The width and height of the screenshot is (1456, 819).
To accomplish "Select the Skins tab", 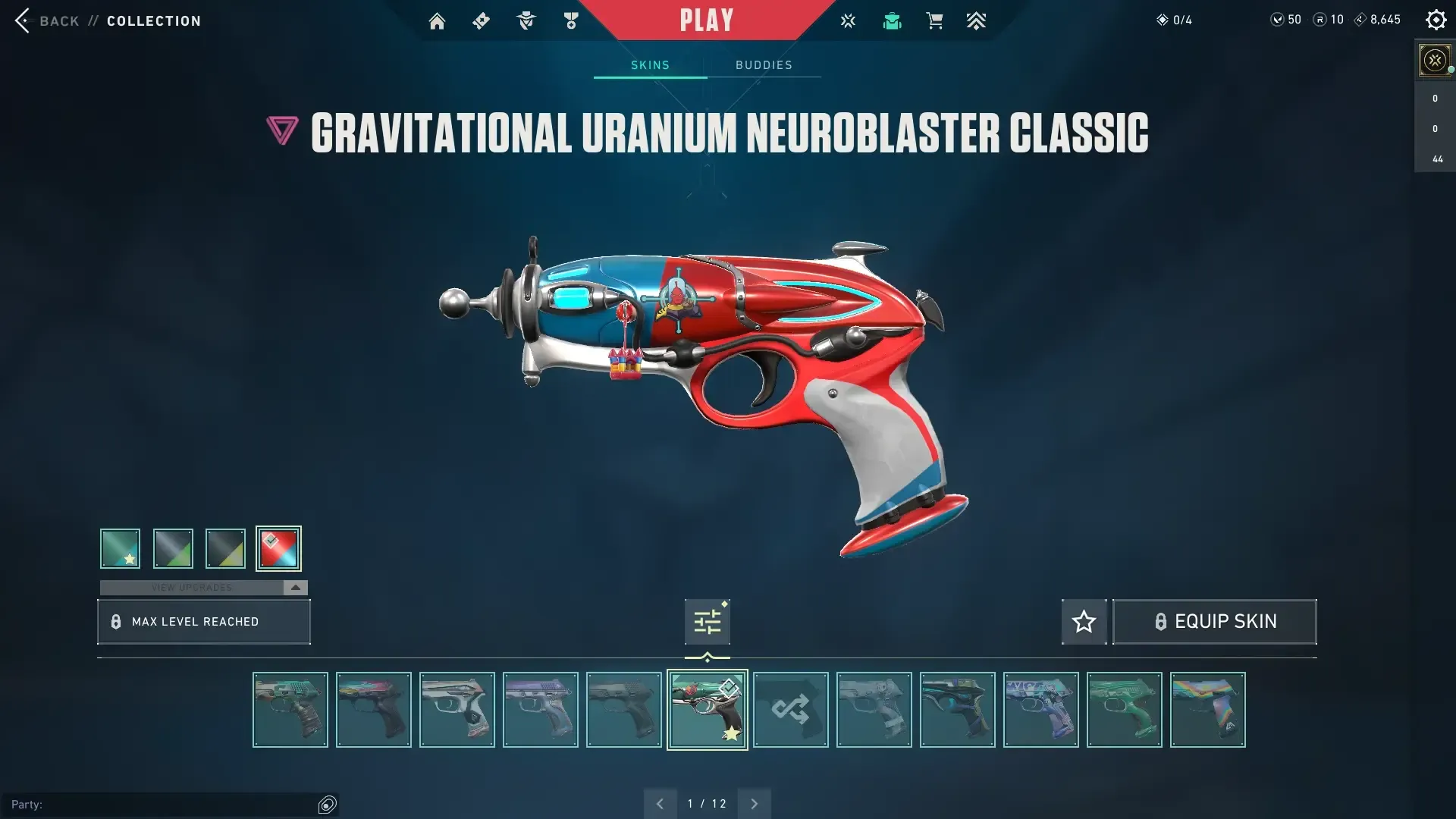I will click(650, 65).
